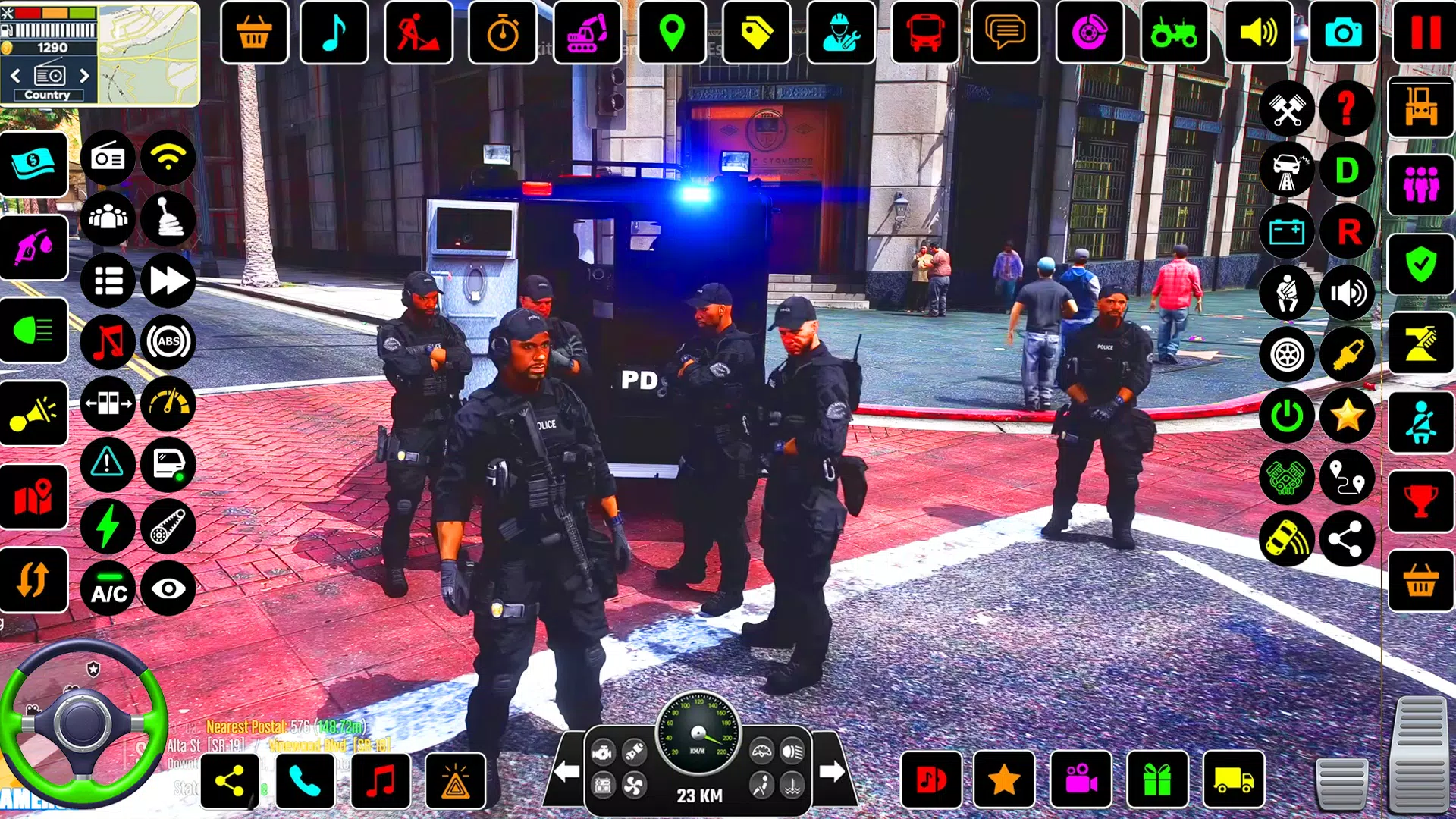Tap the green location pin icon

point(672,33)
